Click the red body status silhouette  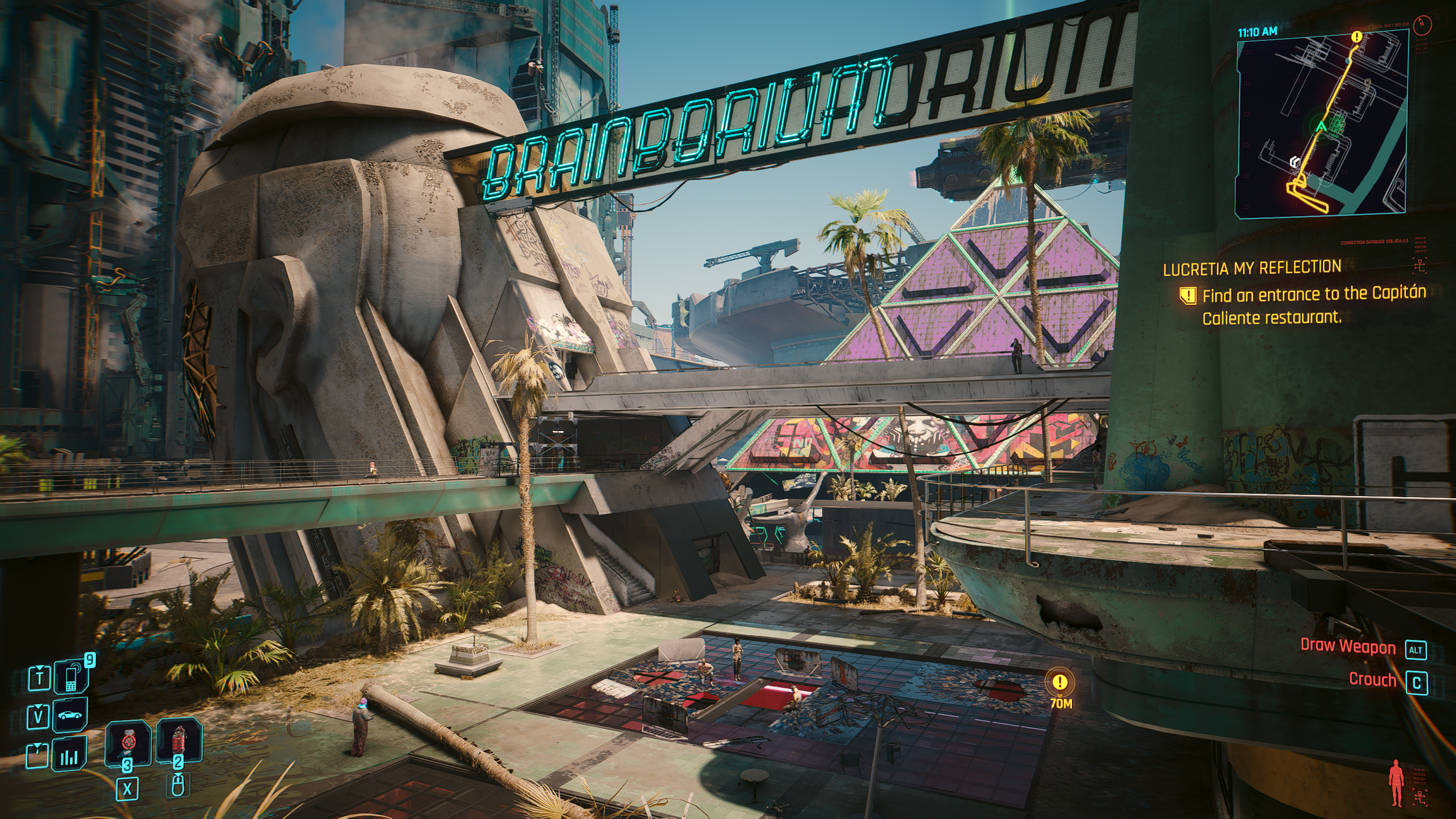point(1396,784)
